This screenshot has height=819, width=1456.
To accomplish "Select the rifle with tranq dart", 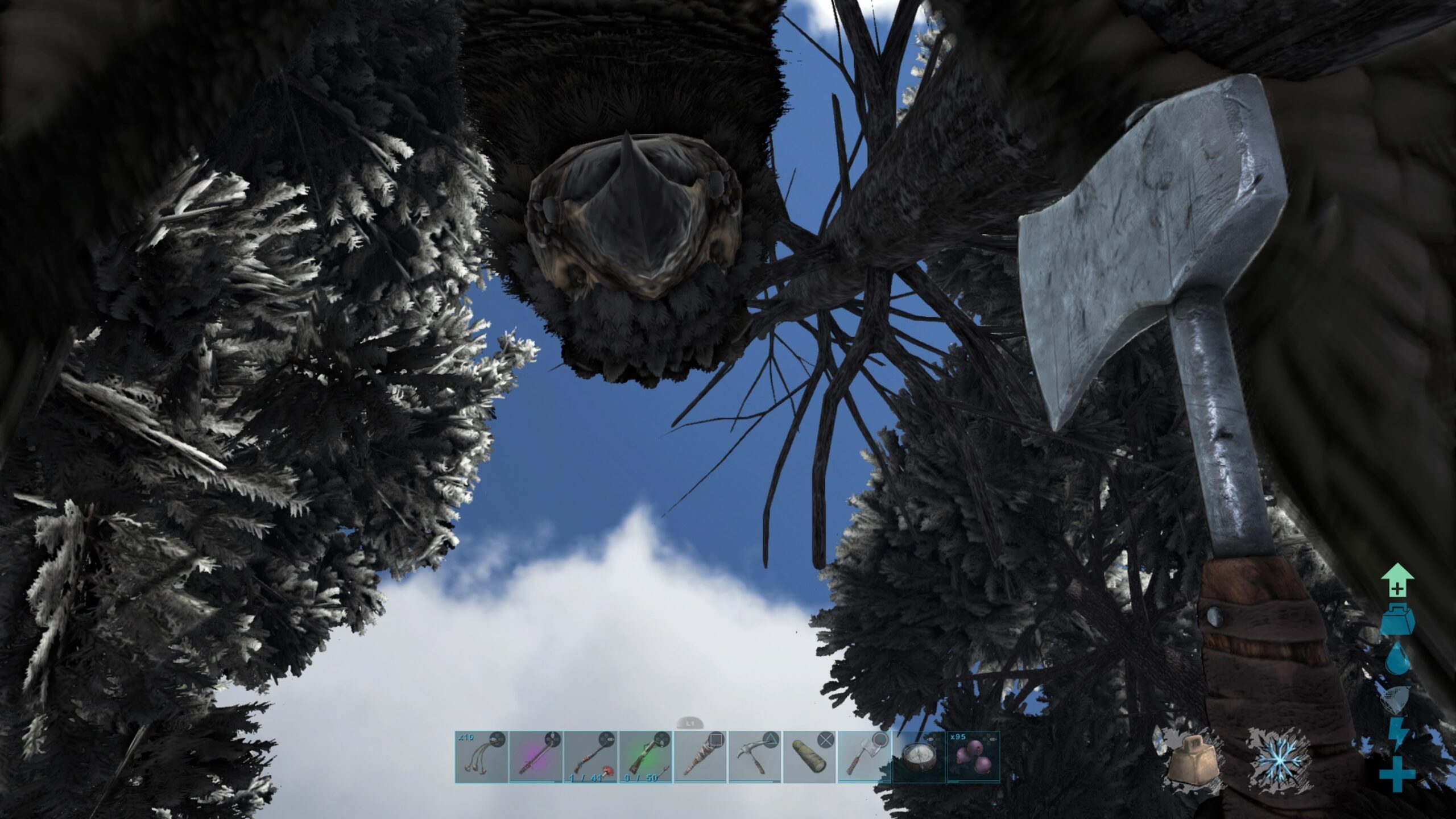I will tap(590, 757).
